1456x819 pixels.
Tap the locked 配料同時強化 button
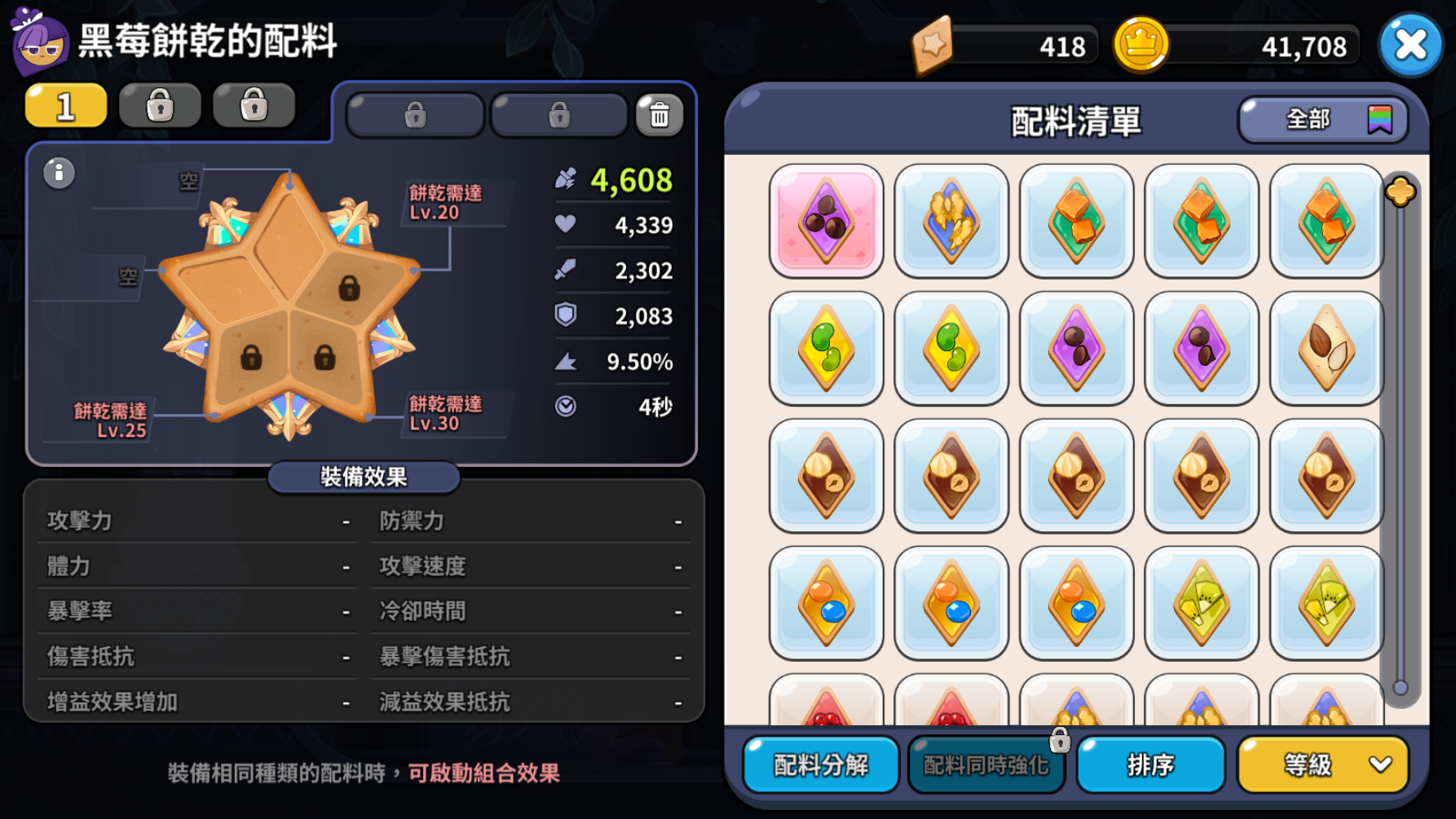(x=986, y=764)
